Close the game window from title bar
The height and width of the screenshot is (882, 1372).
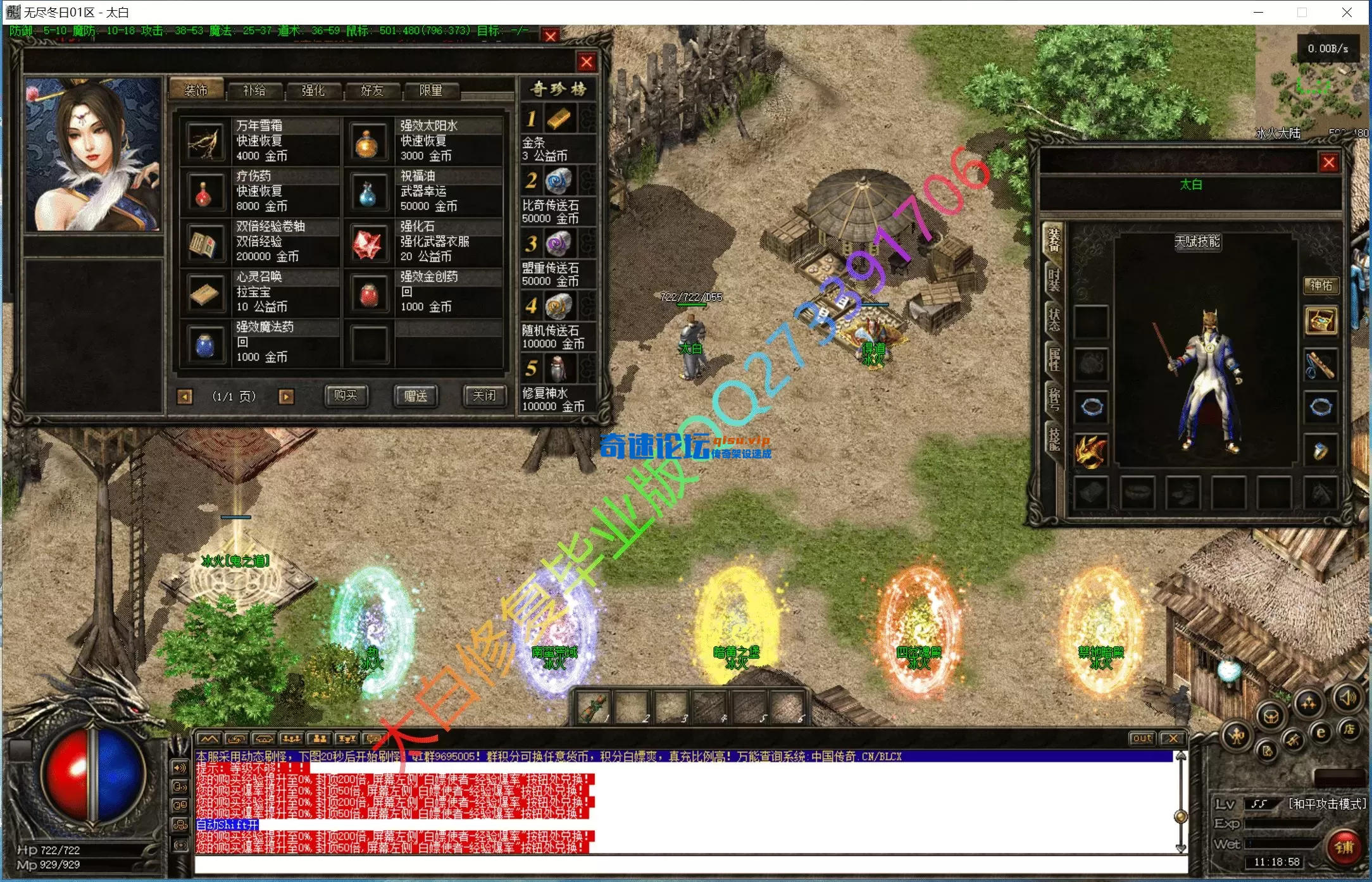coord(1347,12)
